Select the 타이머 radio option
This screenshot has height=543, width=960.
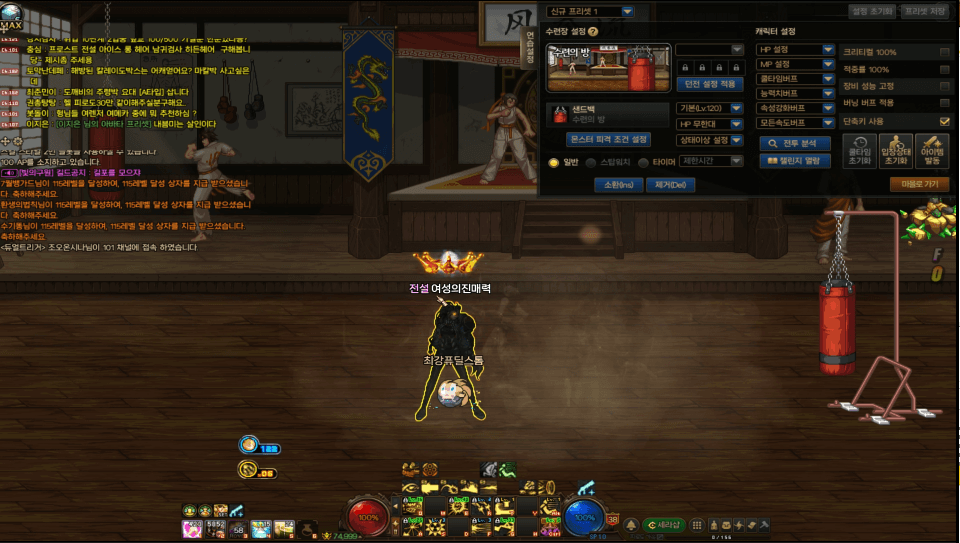[643, 161]
